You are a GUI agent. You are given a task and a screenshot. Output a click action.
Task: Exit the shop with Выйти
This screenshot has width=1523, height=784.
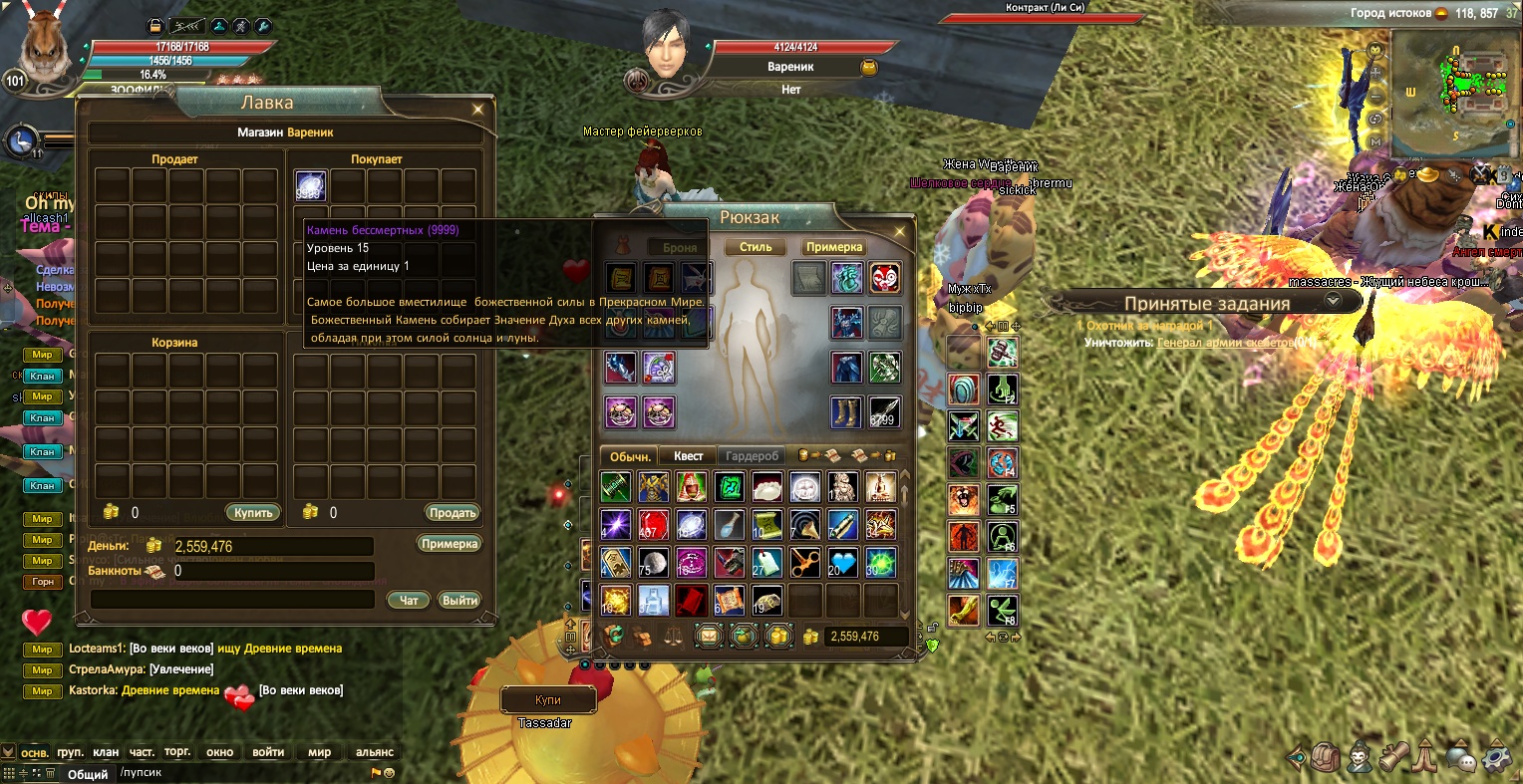coord(459,600)
